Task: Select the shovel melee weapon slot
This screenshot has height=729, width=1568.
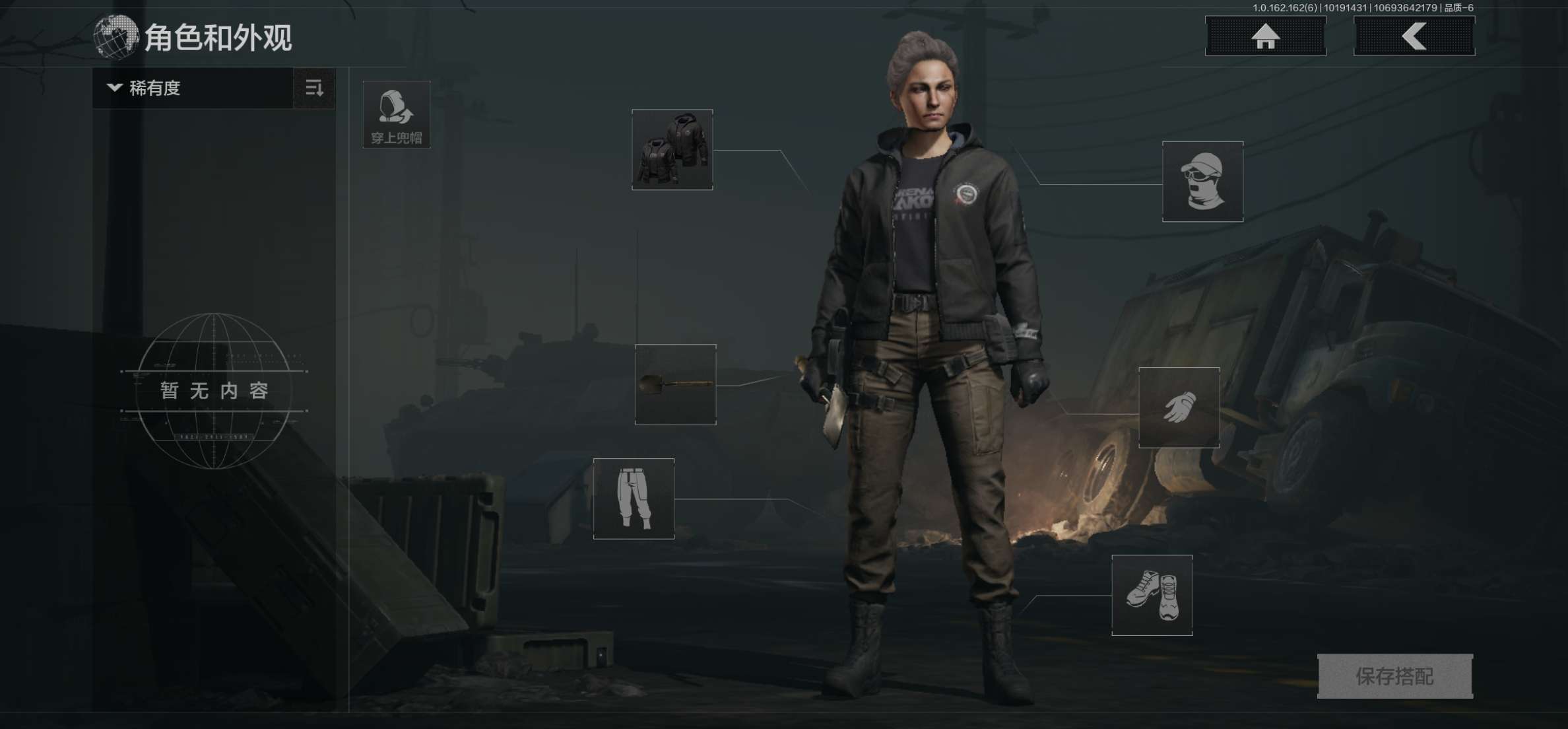Action: tap(675, 384)
